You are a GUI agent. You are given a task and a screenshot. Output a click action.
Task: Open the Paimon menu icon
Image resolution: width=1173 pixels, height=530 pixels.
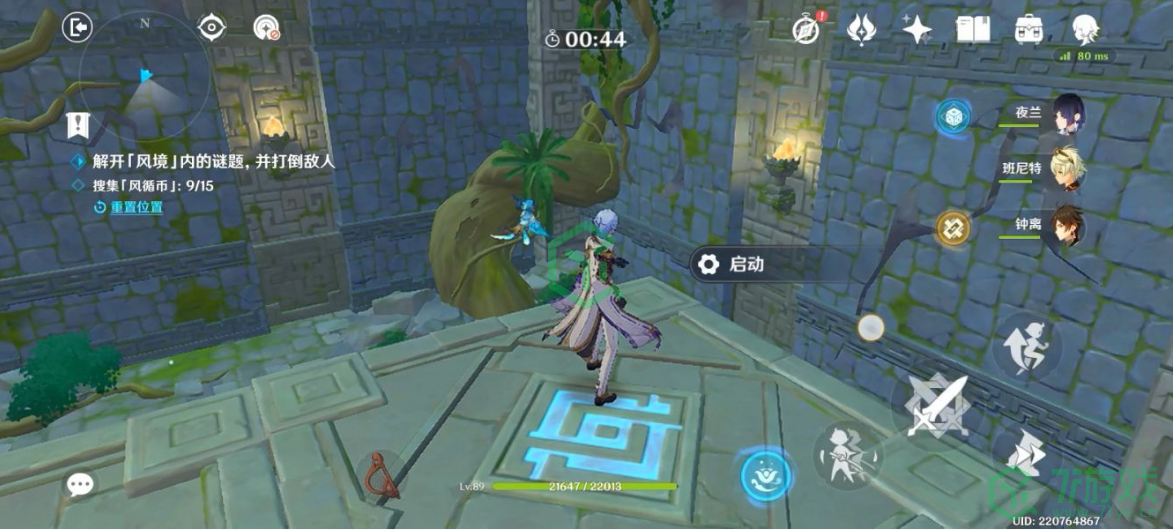click(1084, 29)
